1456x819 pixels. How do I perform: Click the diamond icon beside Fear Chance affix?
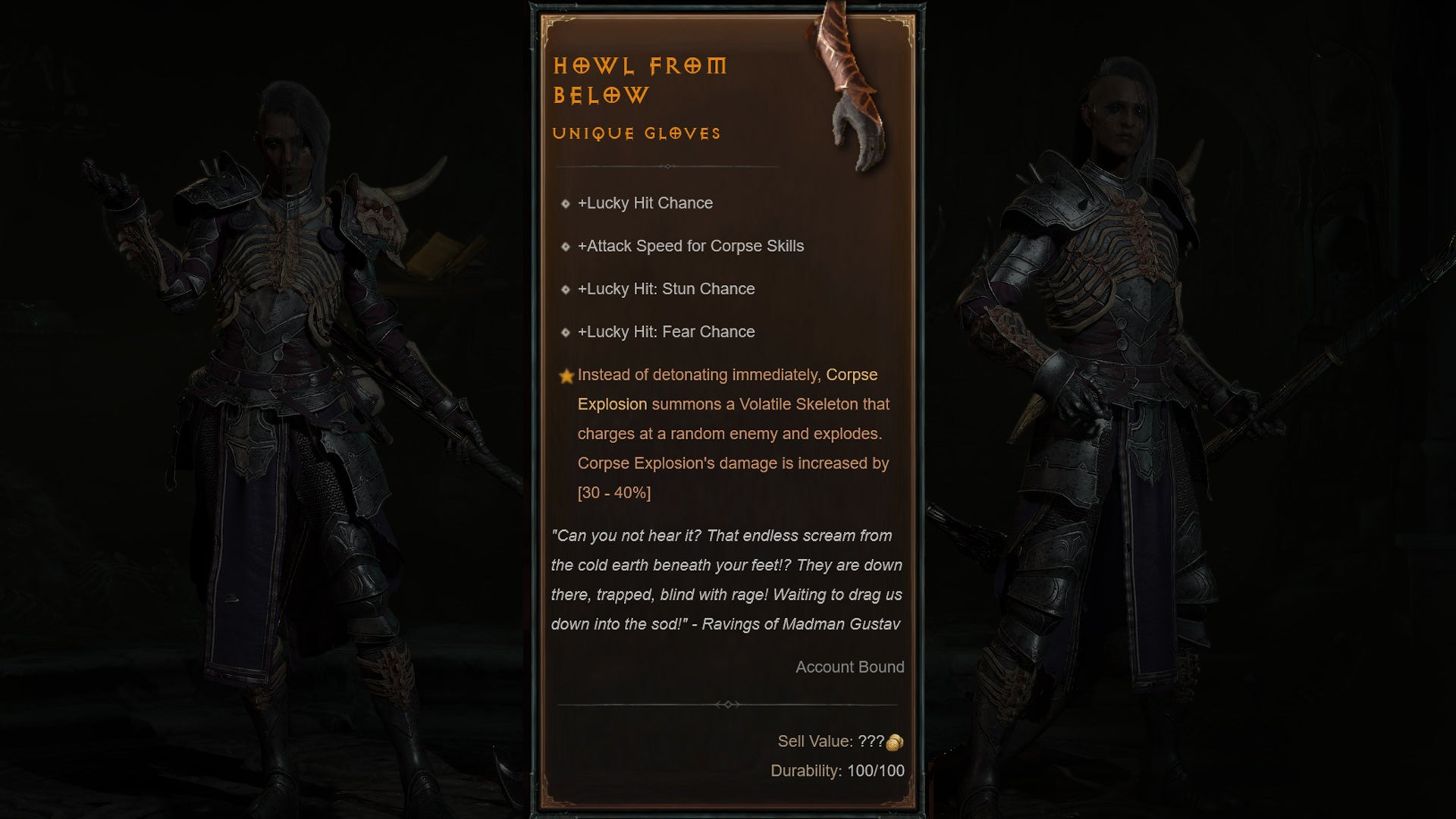click(x=565, y=331)
